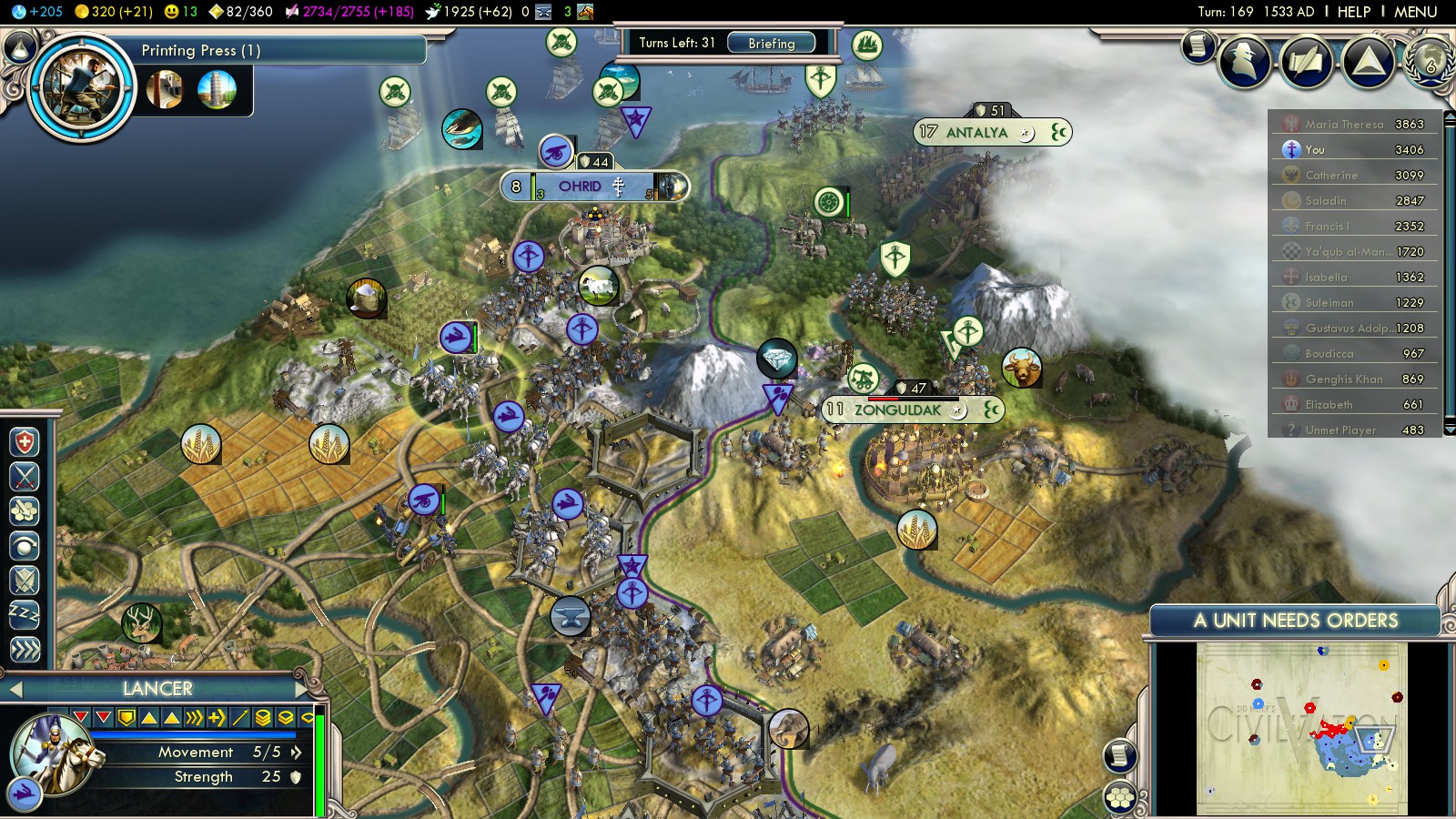Click on the minimap

click(1301, 728)
